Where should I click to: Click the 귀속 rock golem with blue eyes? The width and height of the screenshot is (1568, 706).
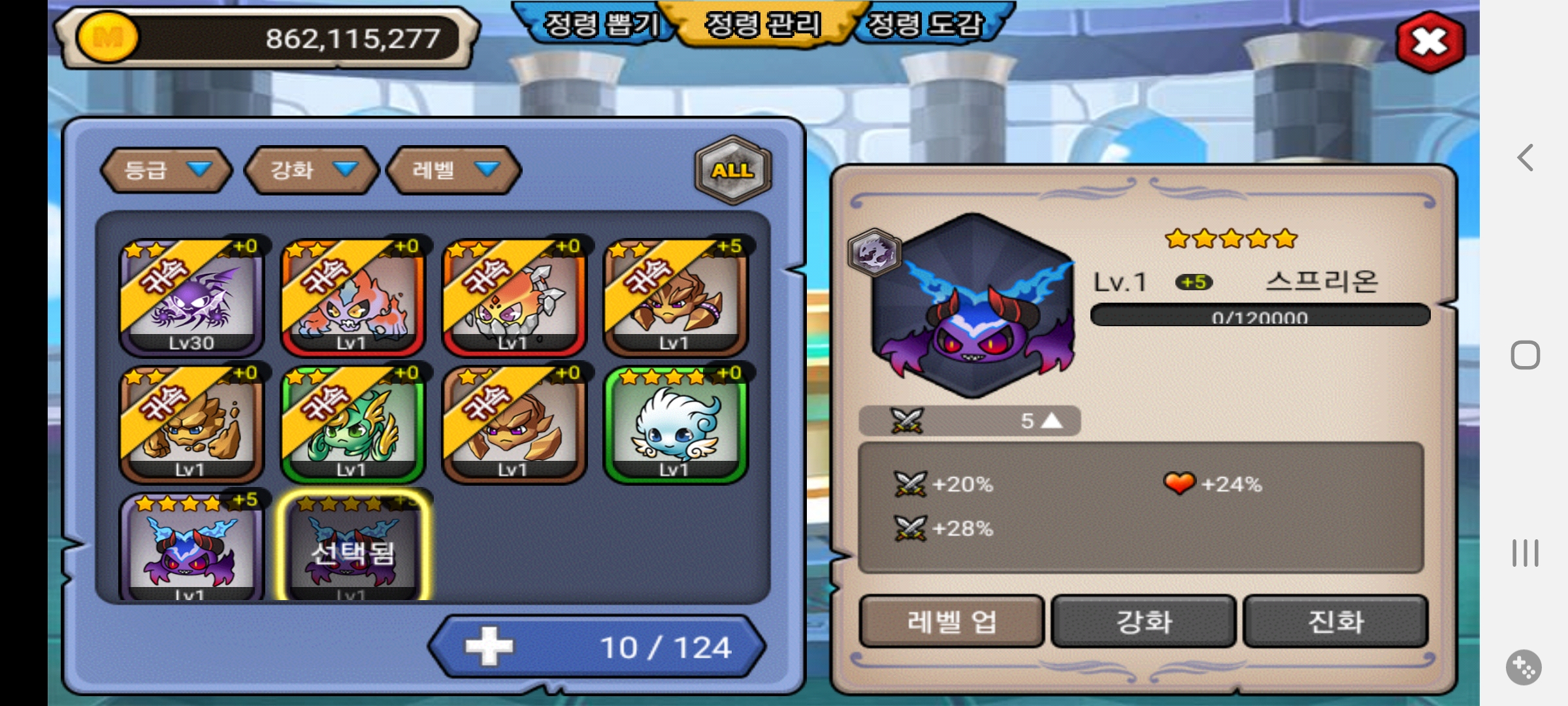pos(191,425)
